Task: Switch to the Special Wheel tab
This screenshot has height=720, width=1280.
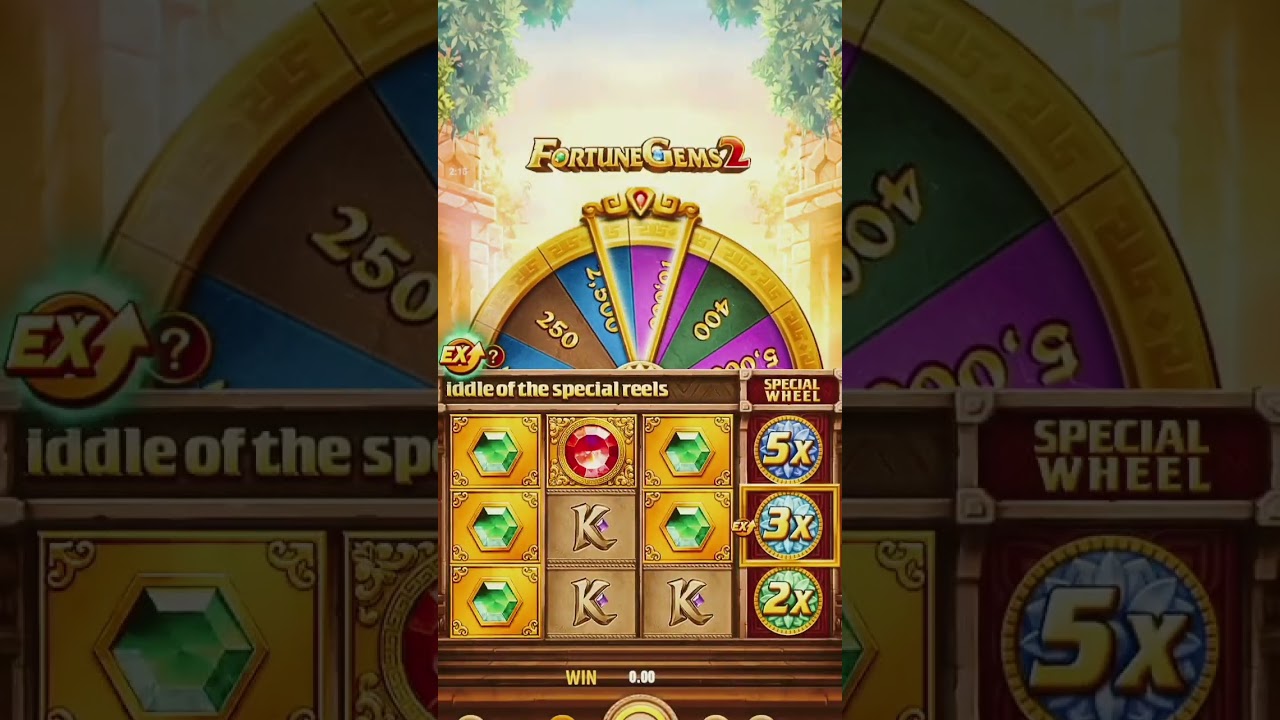Action: pyautogui.click(x=790, y=388)
